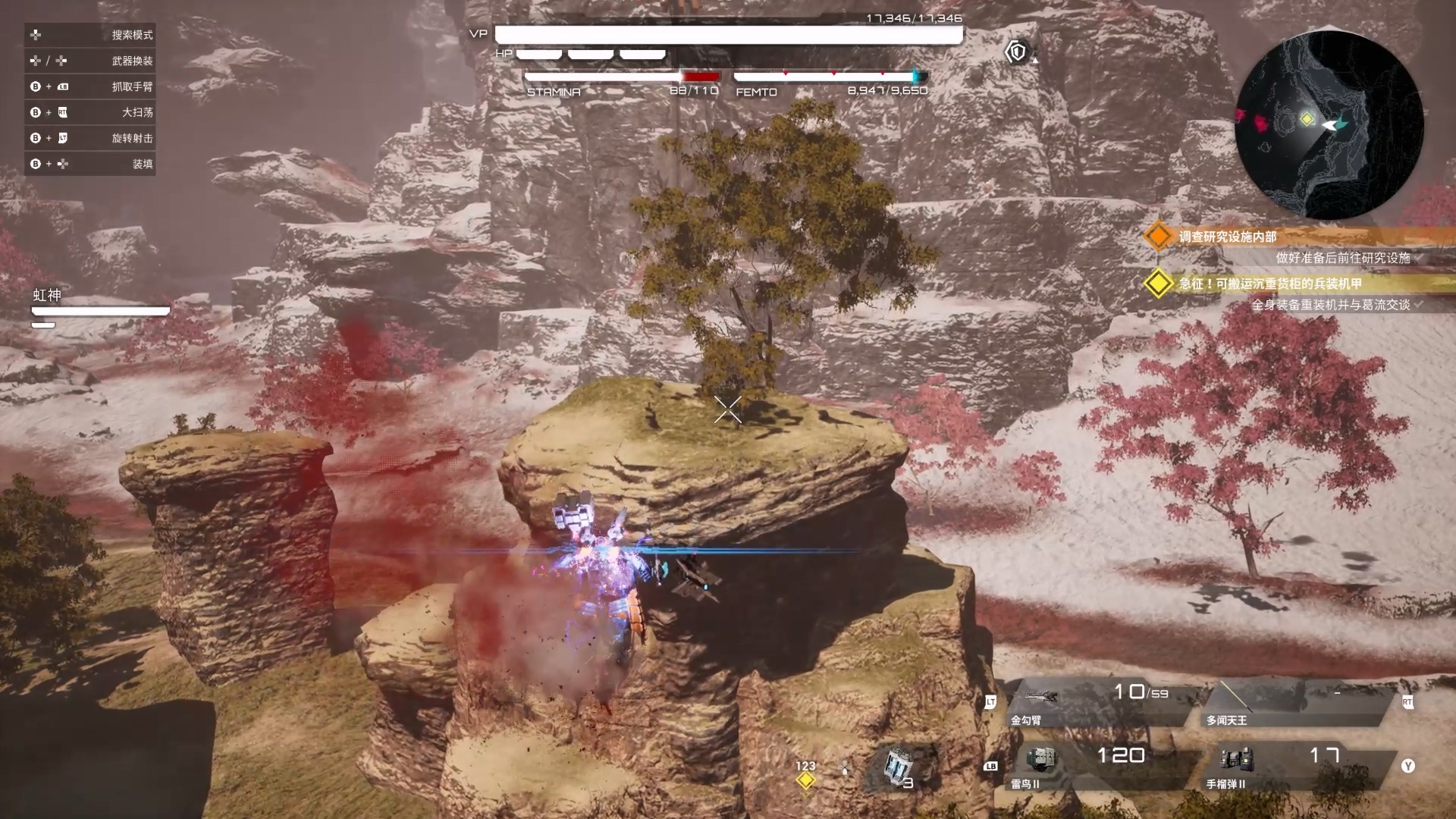
Task: Click the shield status icon beside the VP bar
Action: (x=1016, y=52)
